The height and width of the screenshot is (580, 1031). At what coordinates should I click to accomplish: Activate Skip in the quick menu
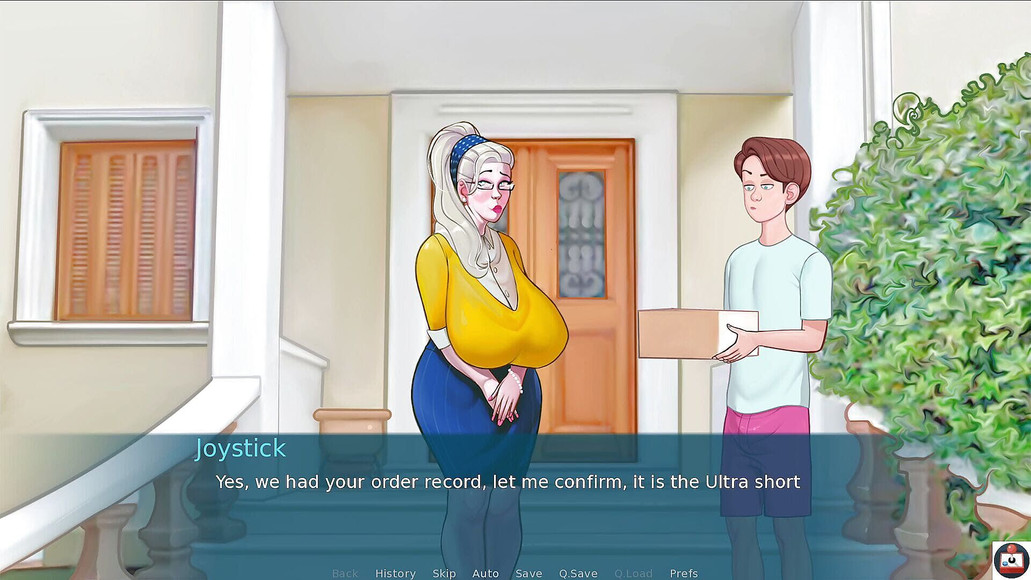tap(444, 573)
